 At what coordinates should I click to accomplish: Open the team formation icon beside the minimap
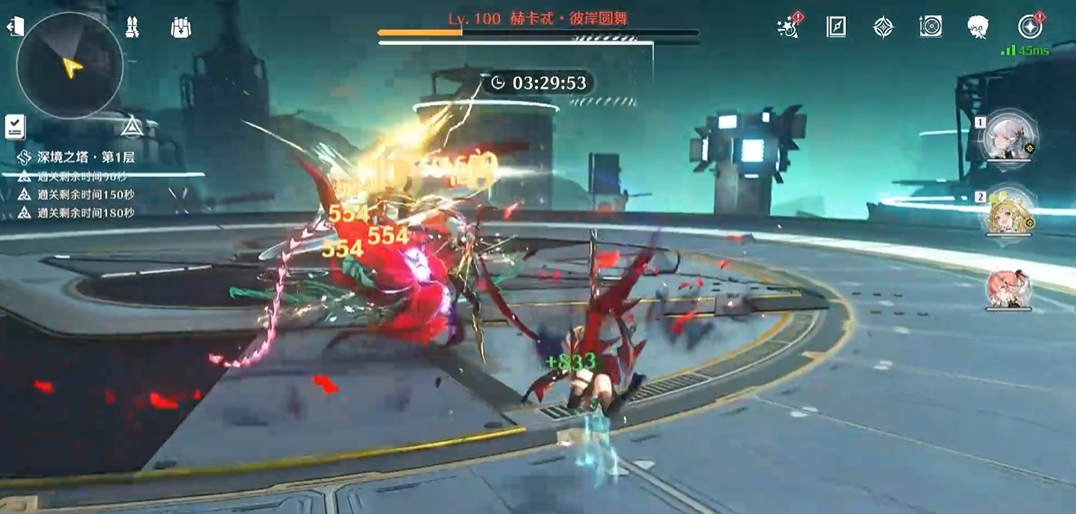(x=132, y=28)
